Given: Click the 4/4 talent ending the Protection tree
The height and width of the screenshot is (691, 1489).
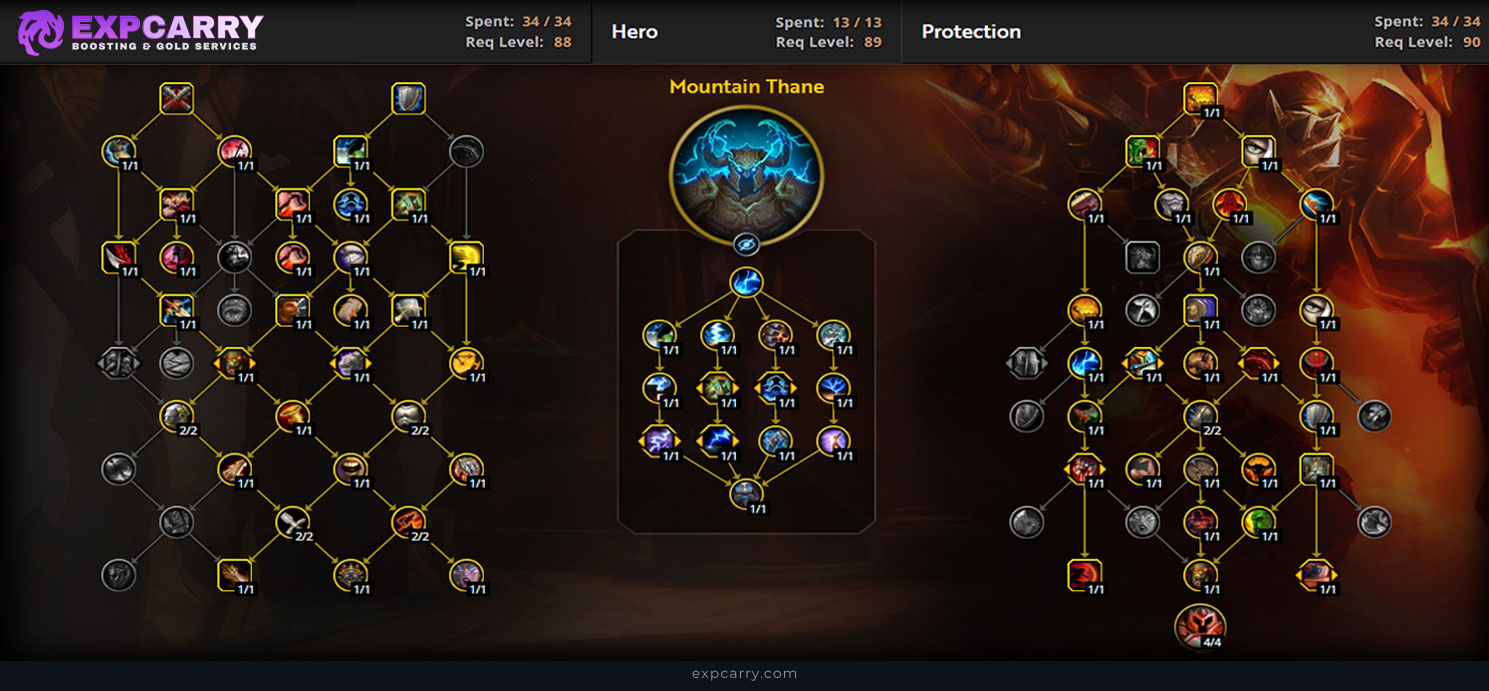Looking at the screenshot, I should [1200, 625].
